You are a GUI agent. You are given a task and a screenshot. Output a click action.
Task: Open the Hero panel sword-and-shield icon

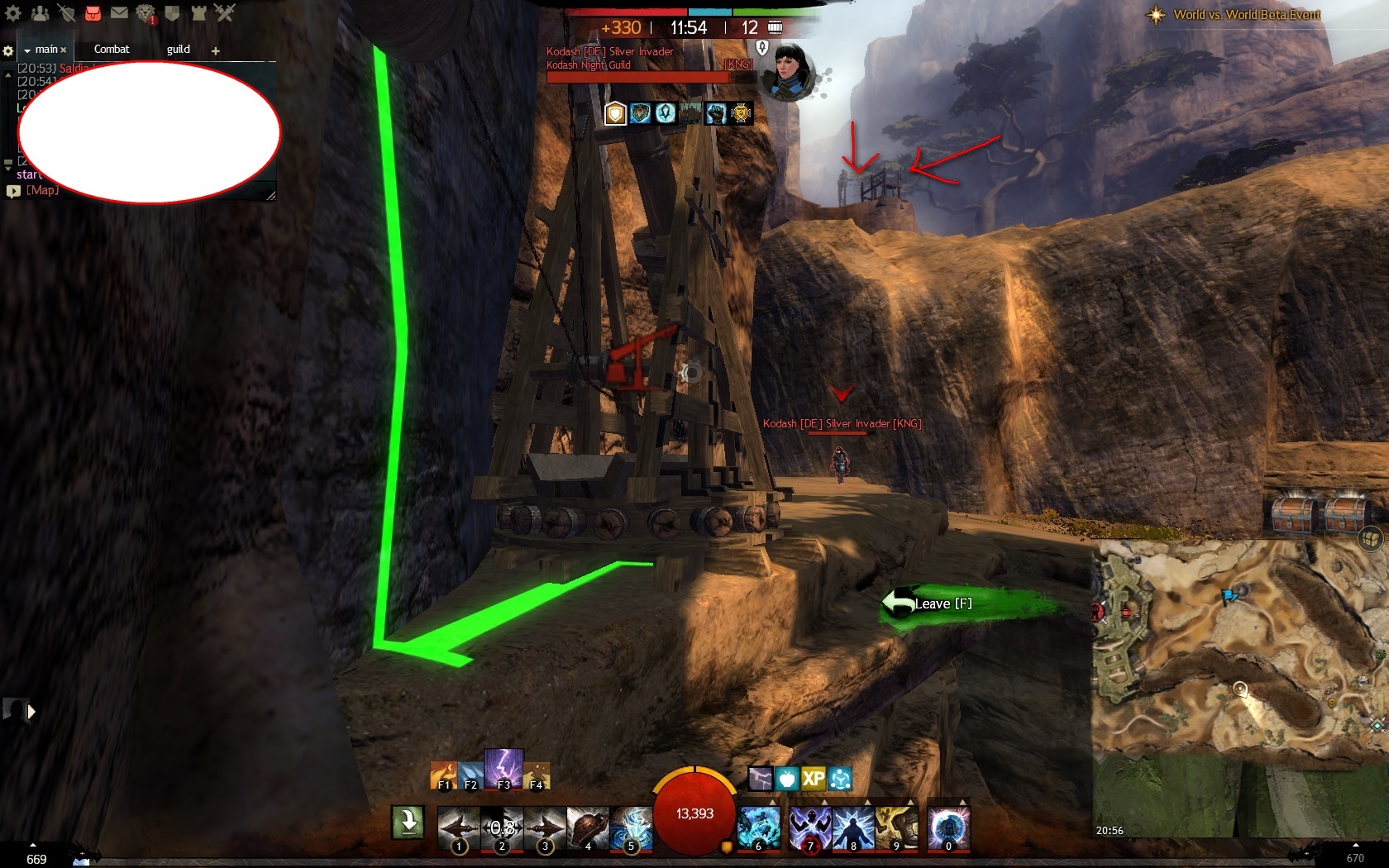(66, 13)
